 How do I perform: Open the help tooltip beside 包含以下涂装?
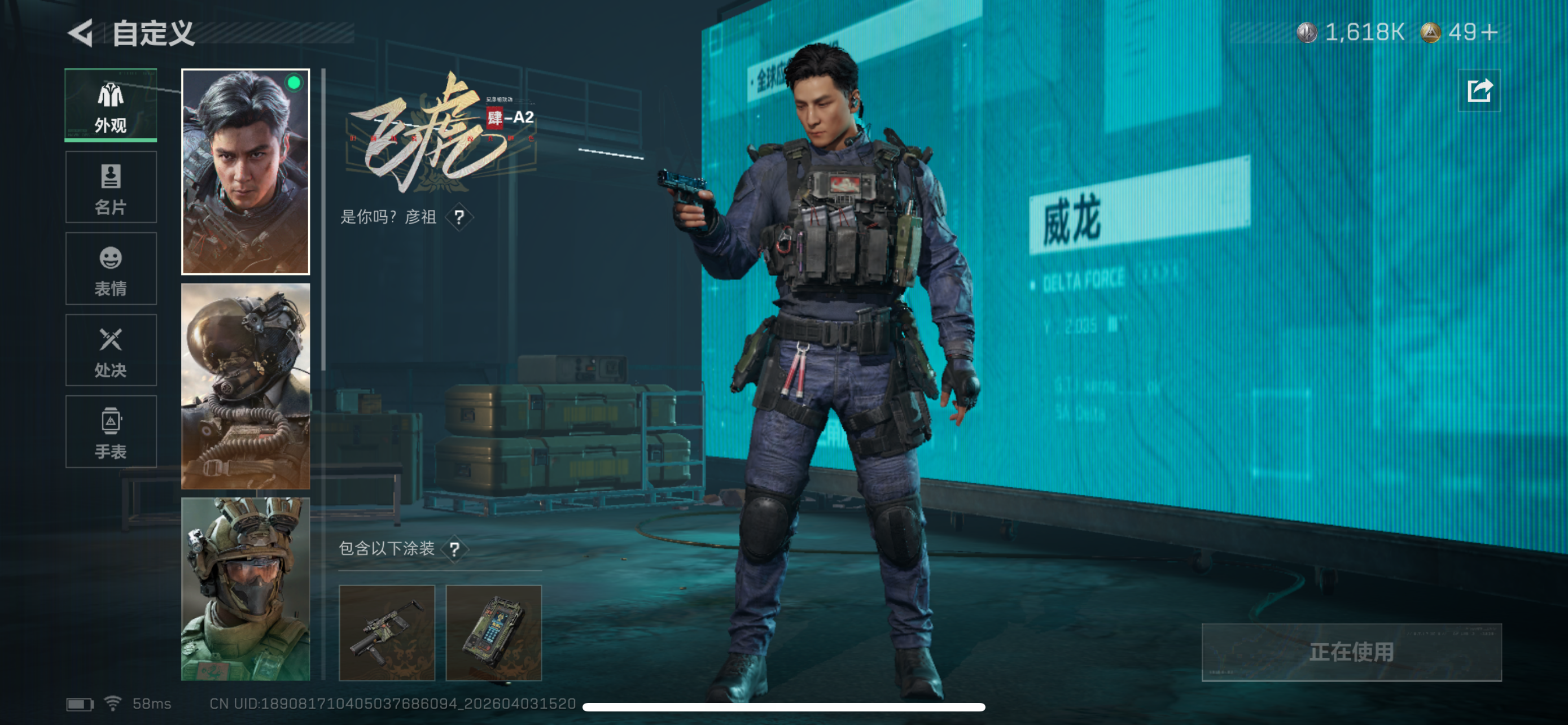click(x=454, y=549)
